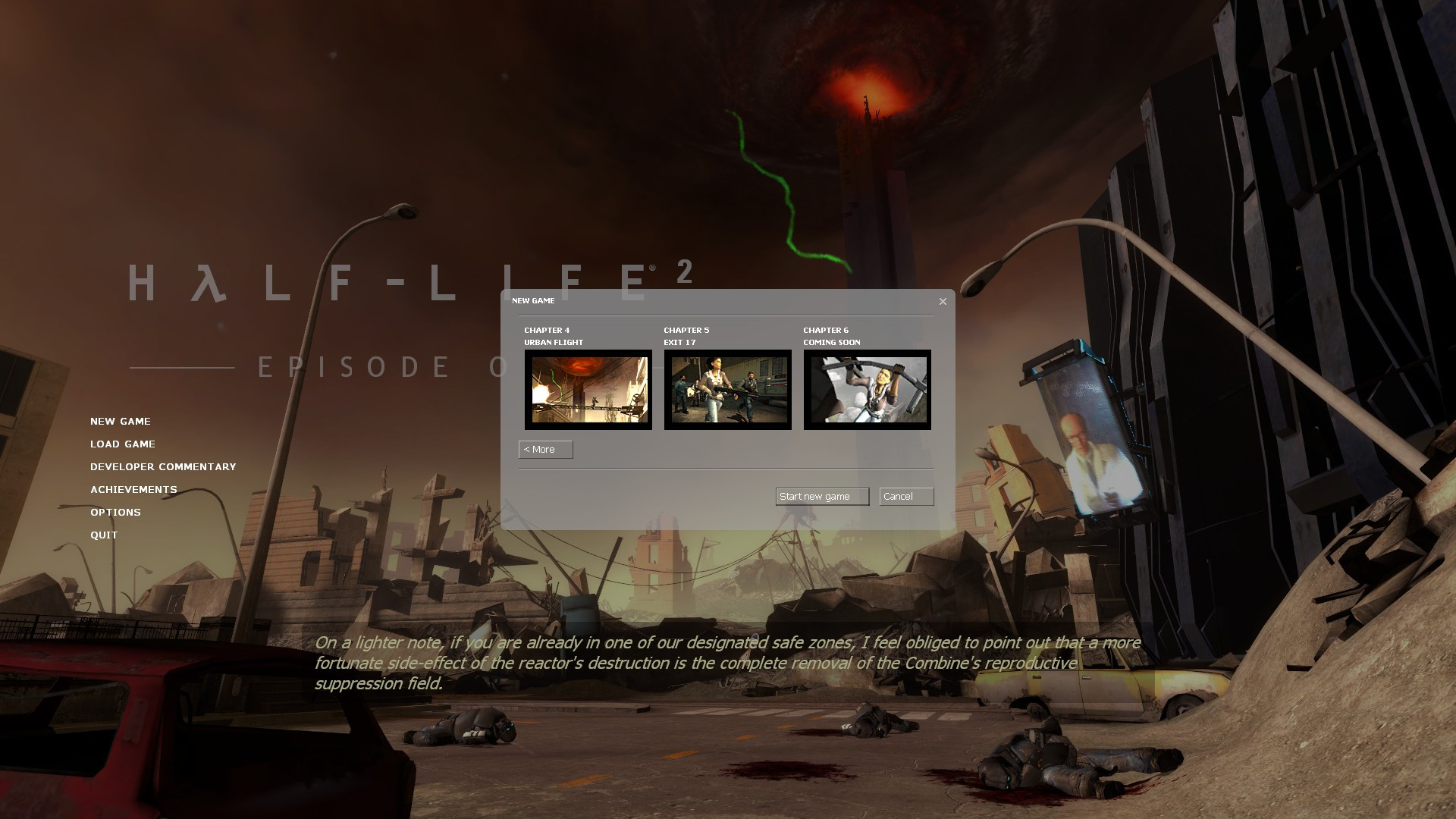Screen dimensions: 1456x819
Task: Click the NEW GAME dialog title
Action: coord(533,300)
